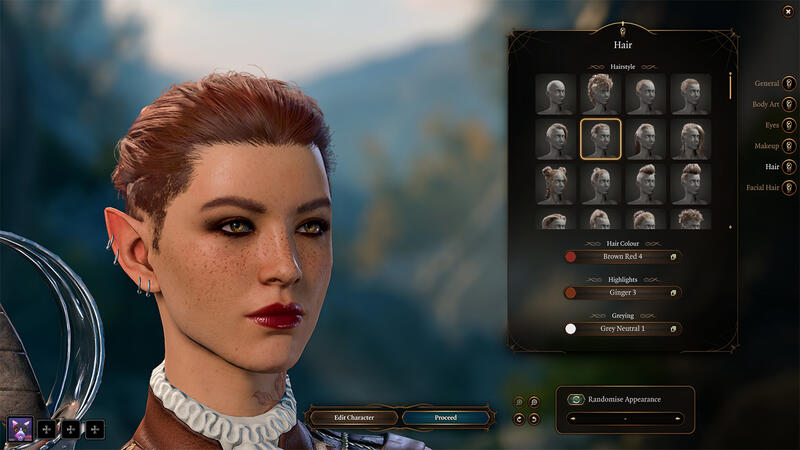The image size is (800, 450).
Task: Click the Edit Character button
Action: [x=352, y=417]
